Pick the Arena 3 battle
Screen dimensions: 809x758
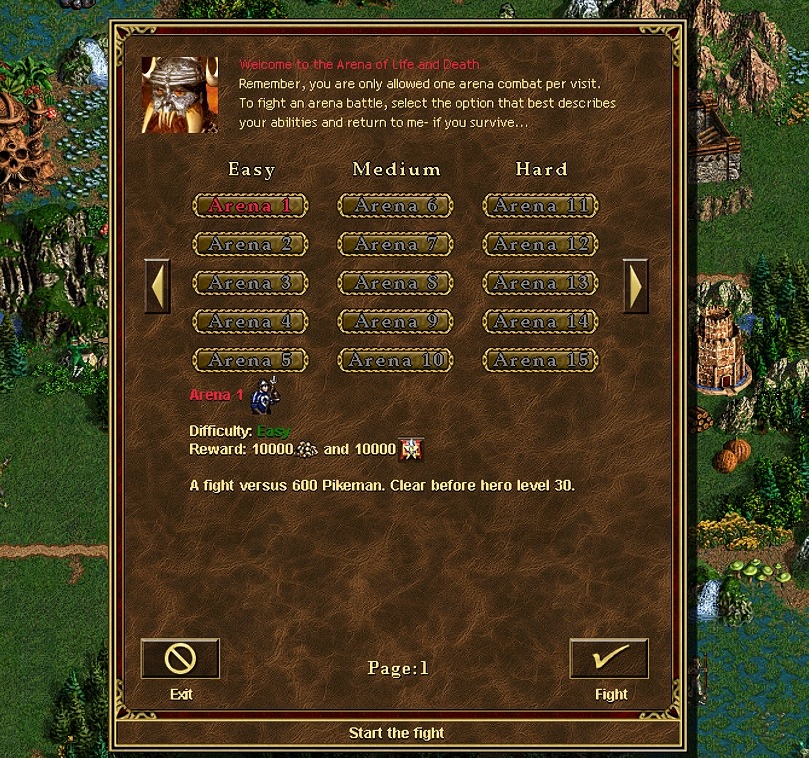(250, 283)
